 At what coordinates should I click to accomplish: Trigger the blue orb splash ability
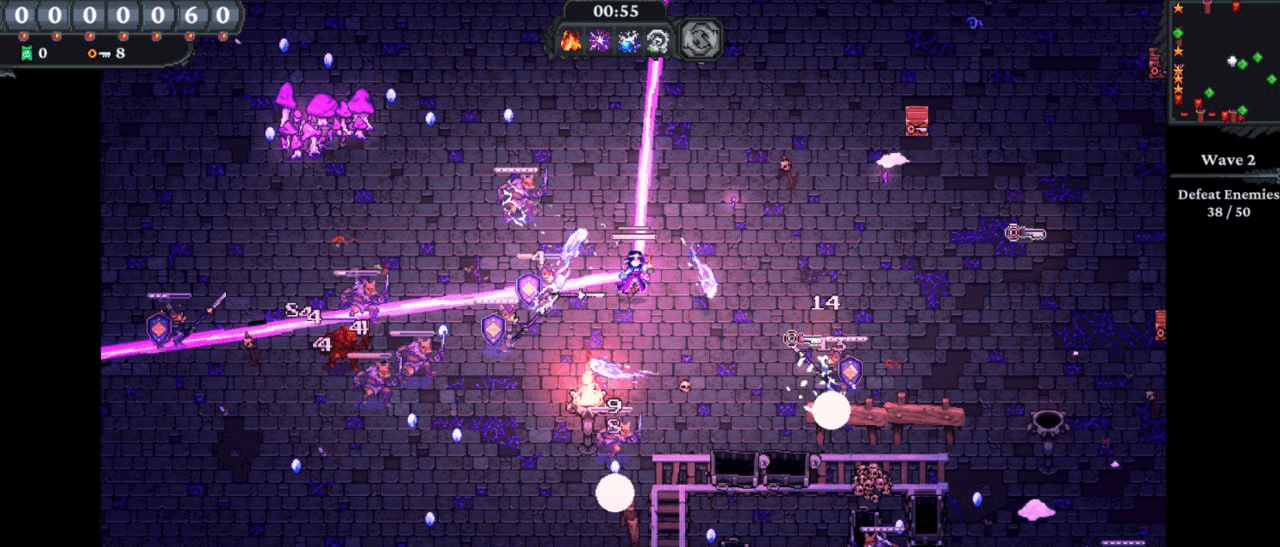pos(629,41)
